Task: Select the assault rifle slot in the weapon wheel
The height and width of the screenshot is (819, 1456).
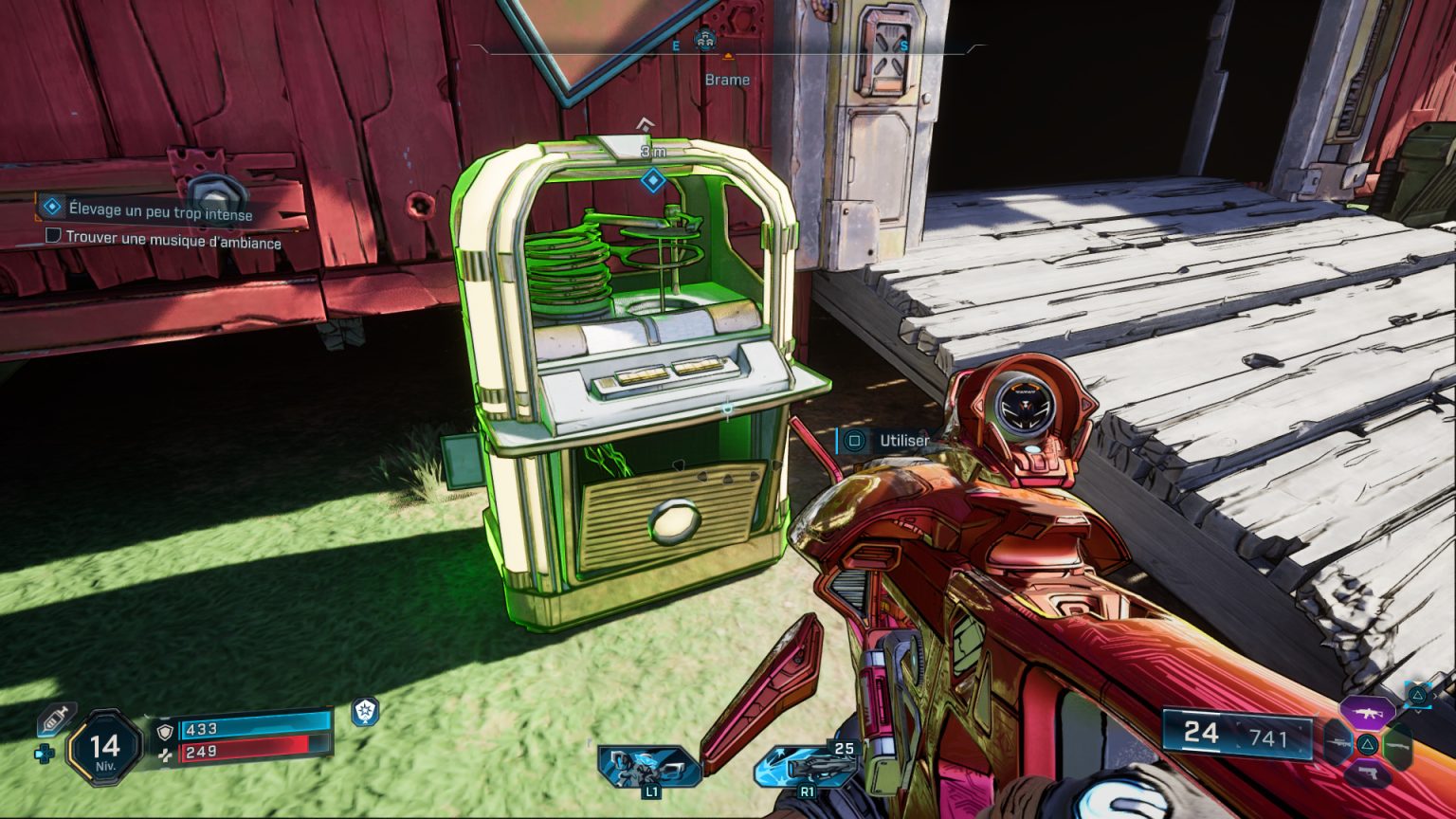Action: pyautogui.click(x=1368, y=713)
